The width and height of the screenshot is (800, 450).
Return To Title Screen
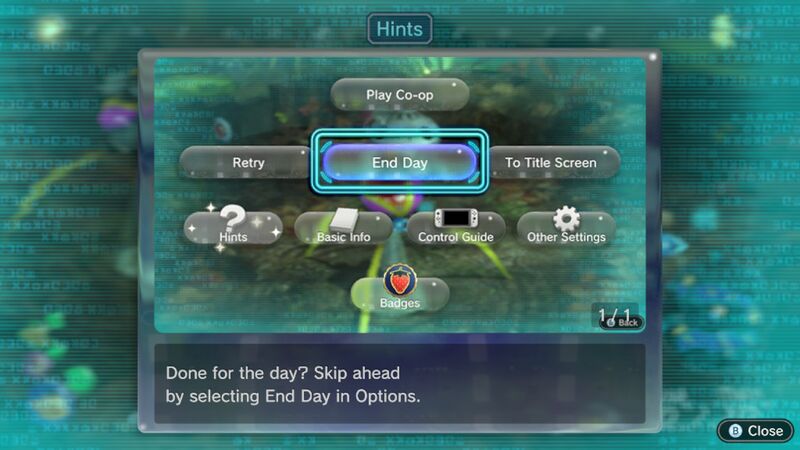pos(551,163)
